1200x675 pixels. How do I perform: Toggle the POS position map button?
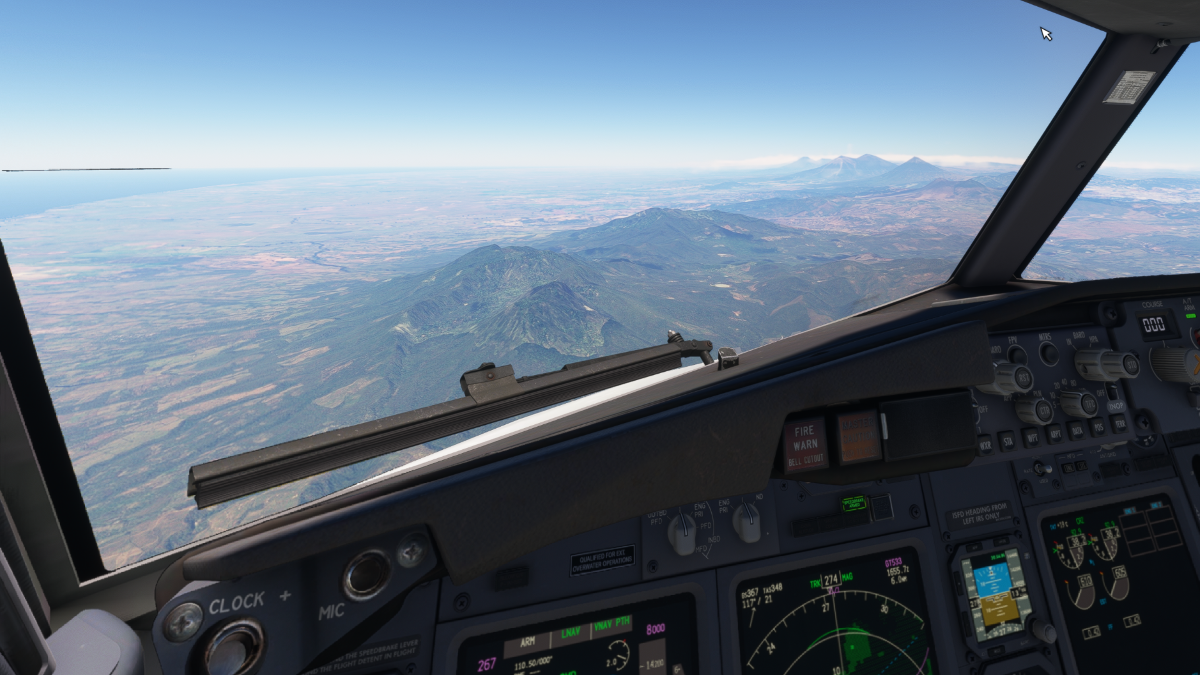[1098, 427]
